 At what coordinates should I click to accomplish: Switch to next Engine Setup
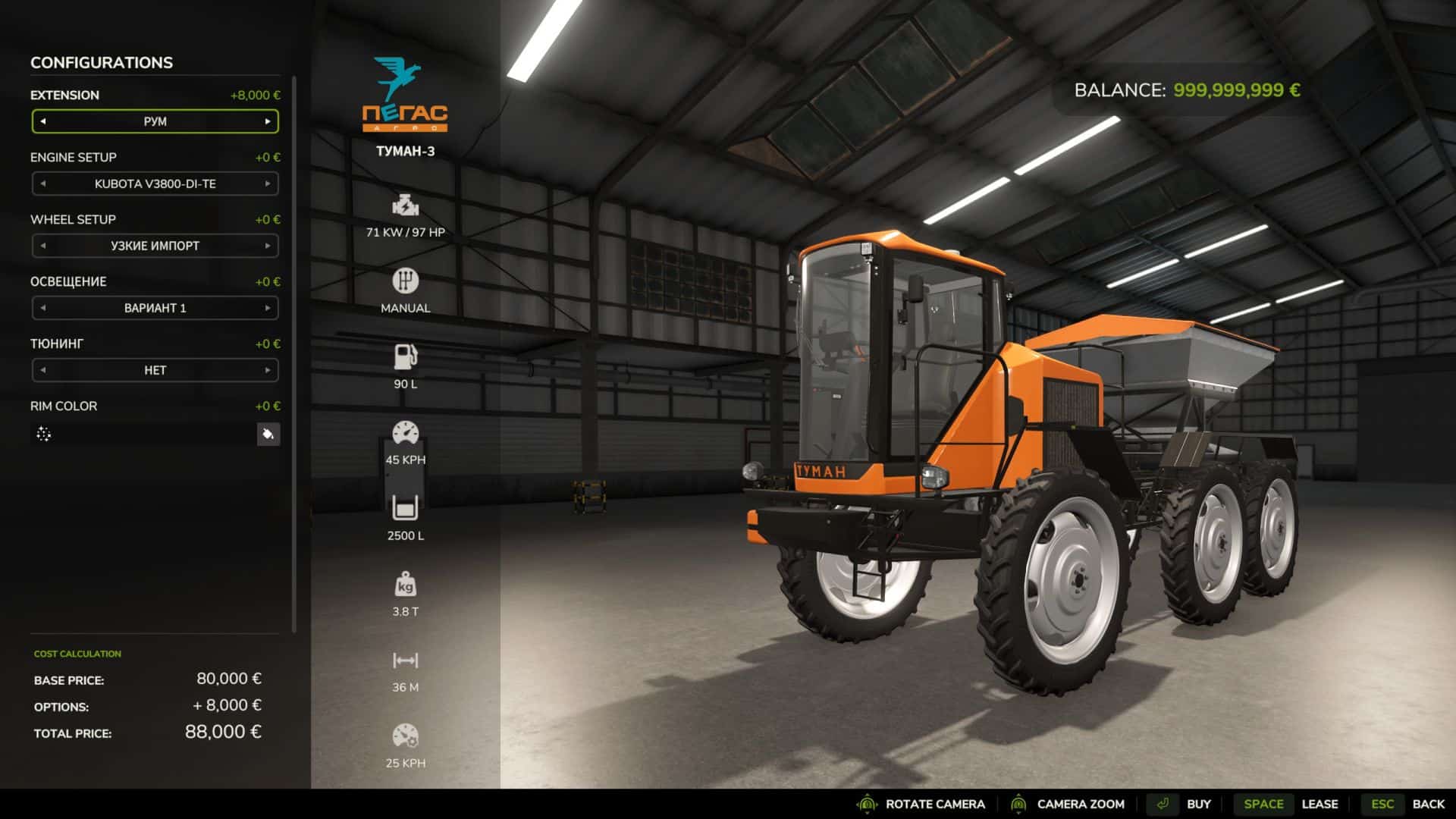point(268,184)
